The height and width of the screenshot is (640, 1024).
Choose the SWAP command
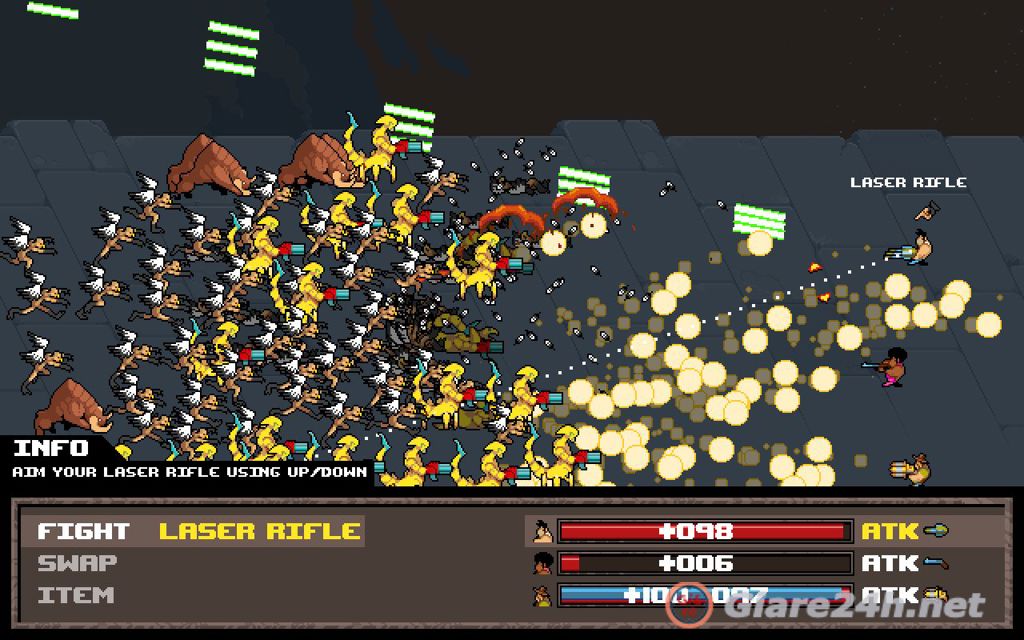[77, 563]
